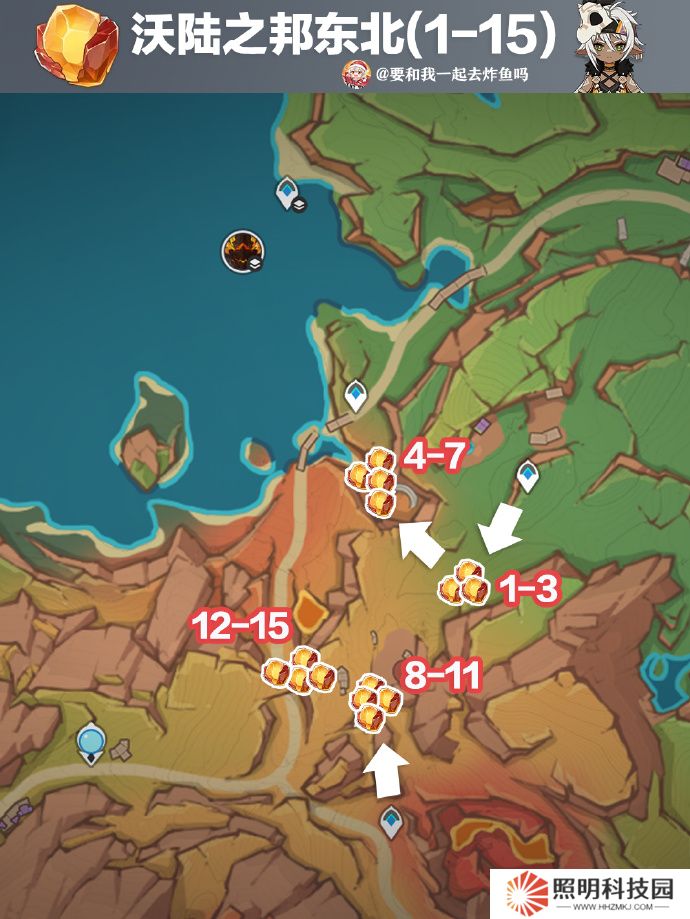Select the teleport waypoint nearest the domain marker
The width and height of the screenshot is (690, 919).
point(289,191)
